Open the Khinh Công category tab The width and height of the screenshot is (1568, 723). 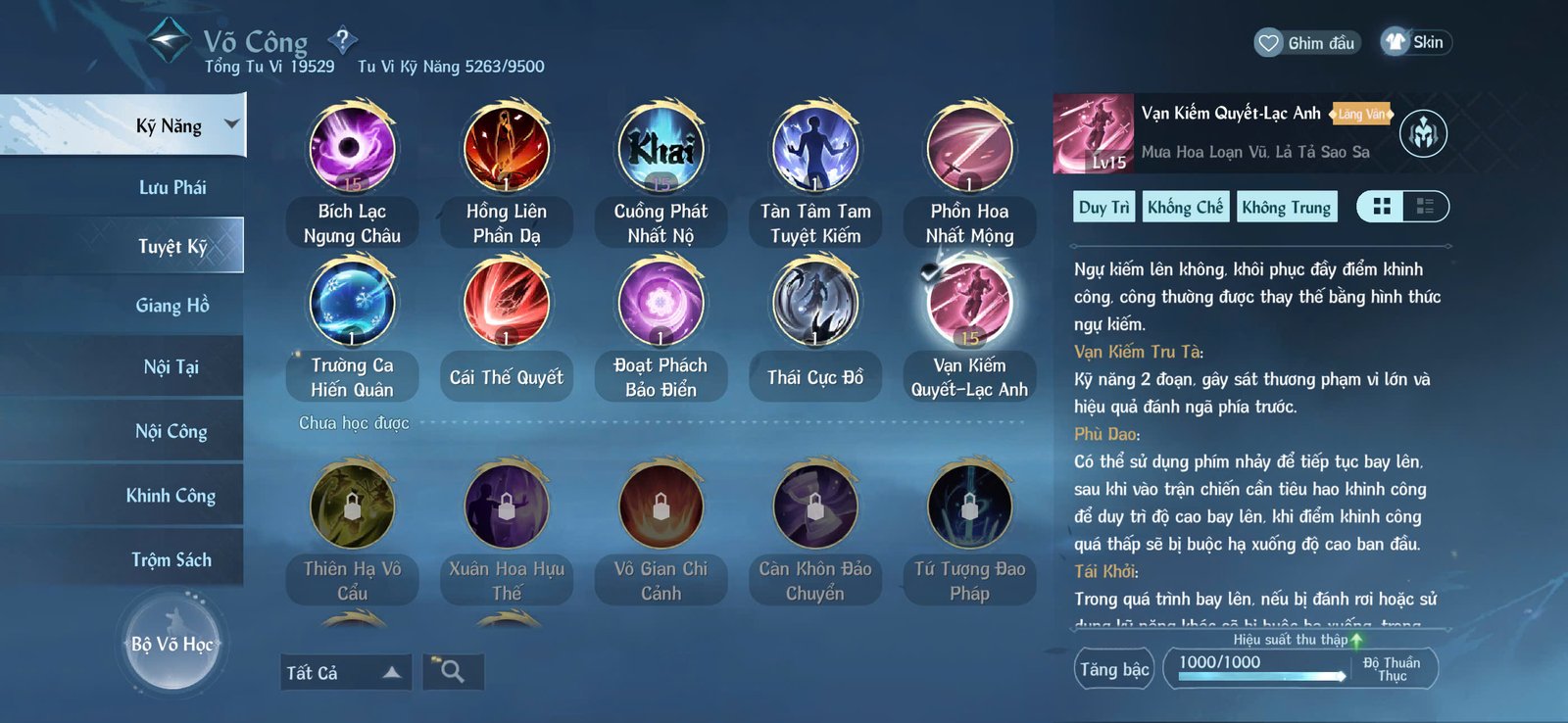tap(172, 495)
